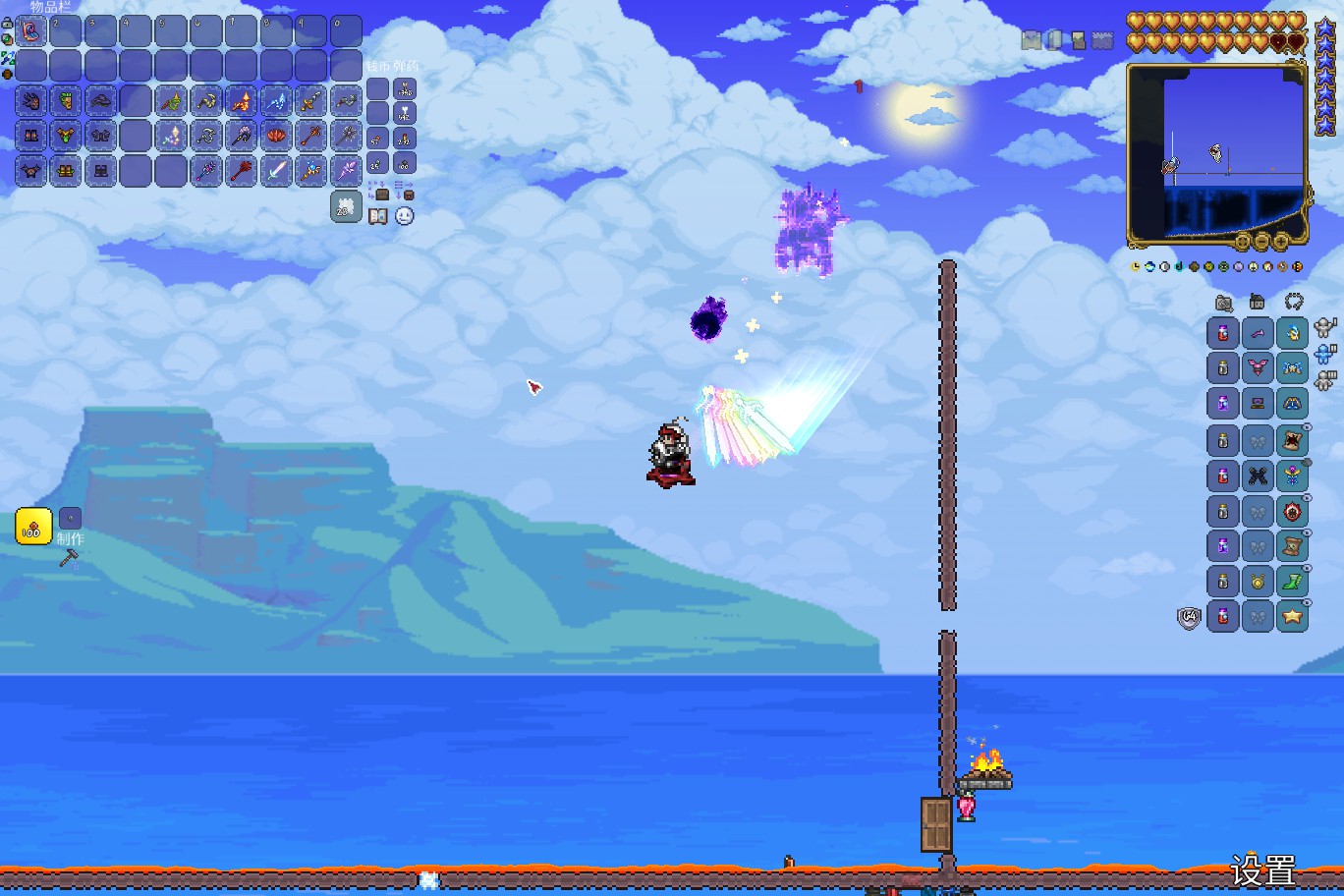Open the camera mode icon
This screenshot has height=896, width=1344.
point(1224,304)
